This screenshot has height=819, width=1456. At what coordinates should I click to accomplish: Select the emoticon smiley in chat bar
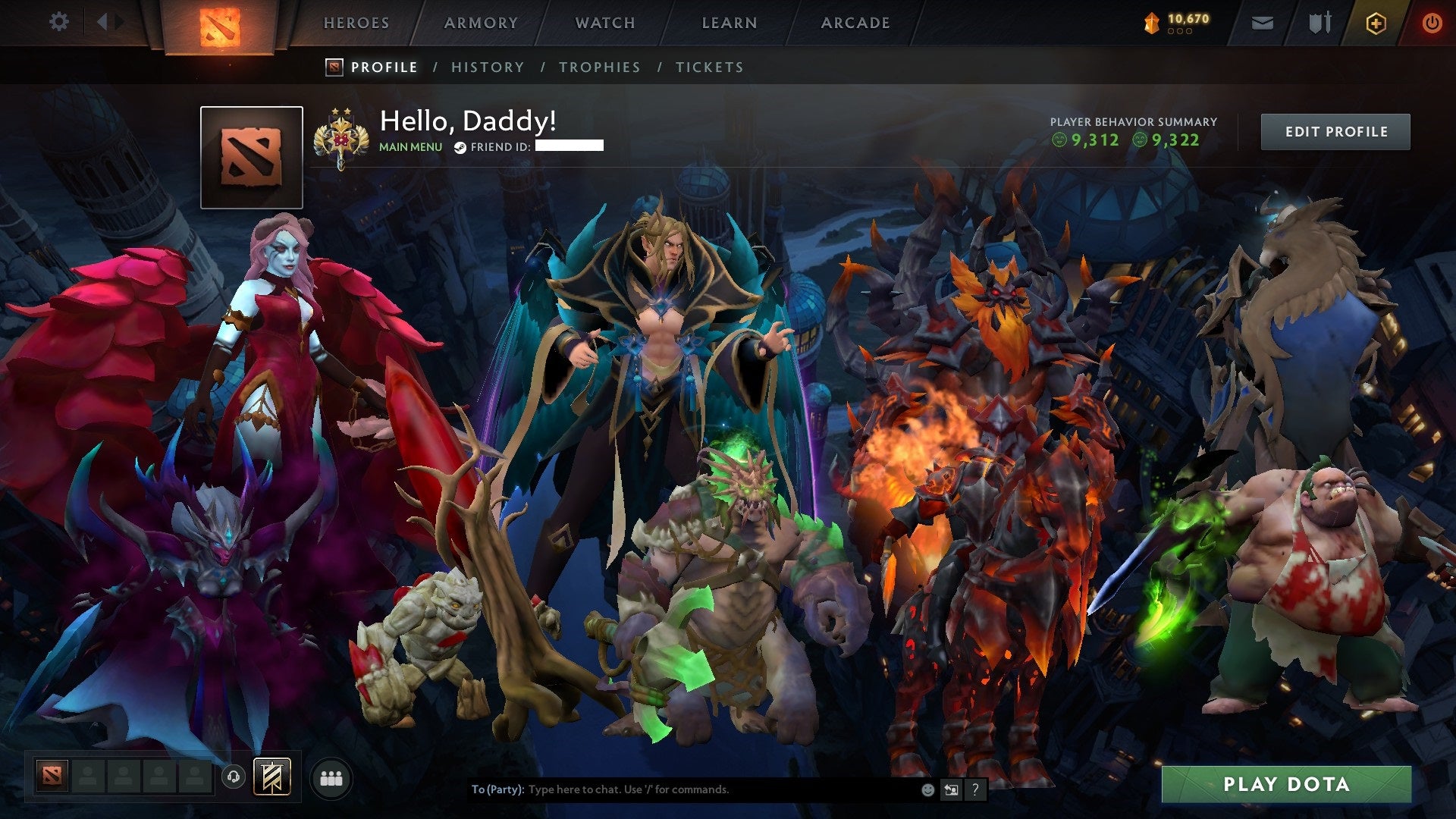[927, 789]
